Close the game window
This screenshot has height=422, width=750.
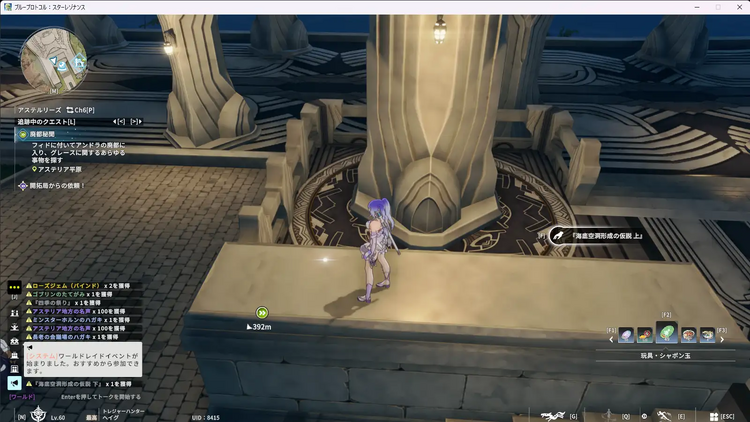[739, 7]
